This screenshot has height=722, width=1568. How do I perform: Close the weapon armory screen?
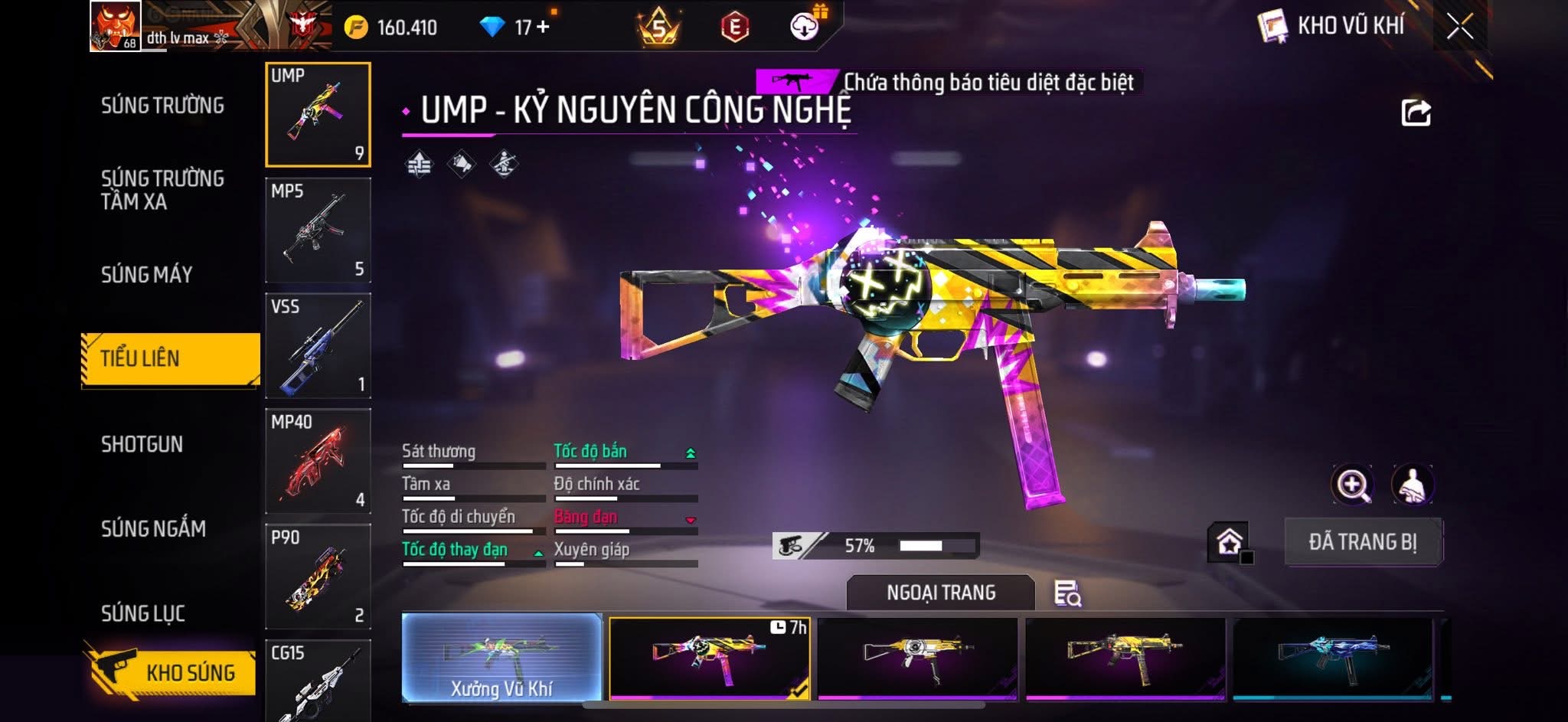tap(1459, 28)
